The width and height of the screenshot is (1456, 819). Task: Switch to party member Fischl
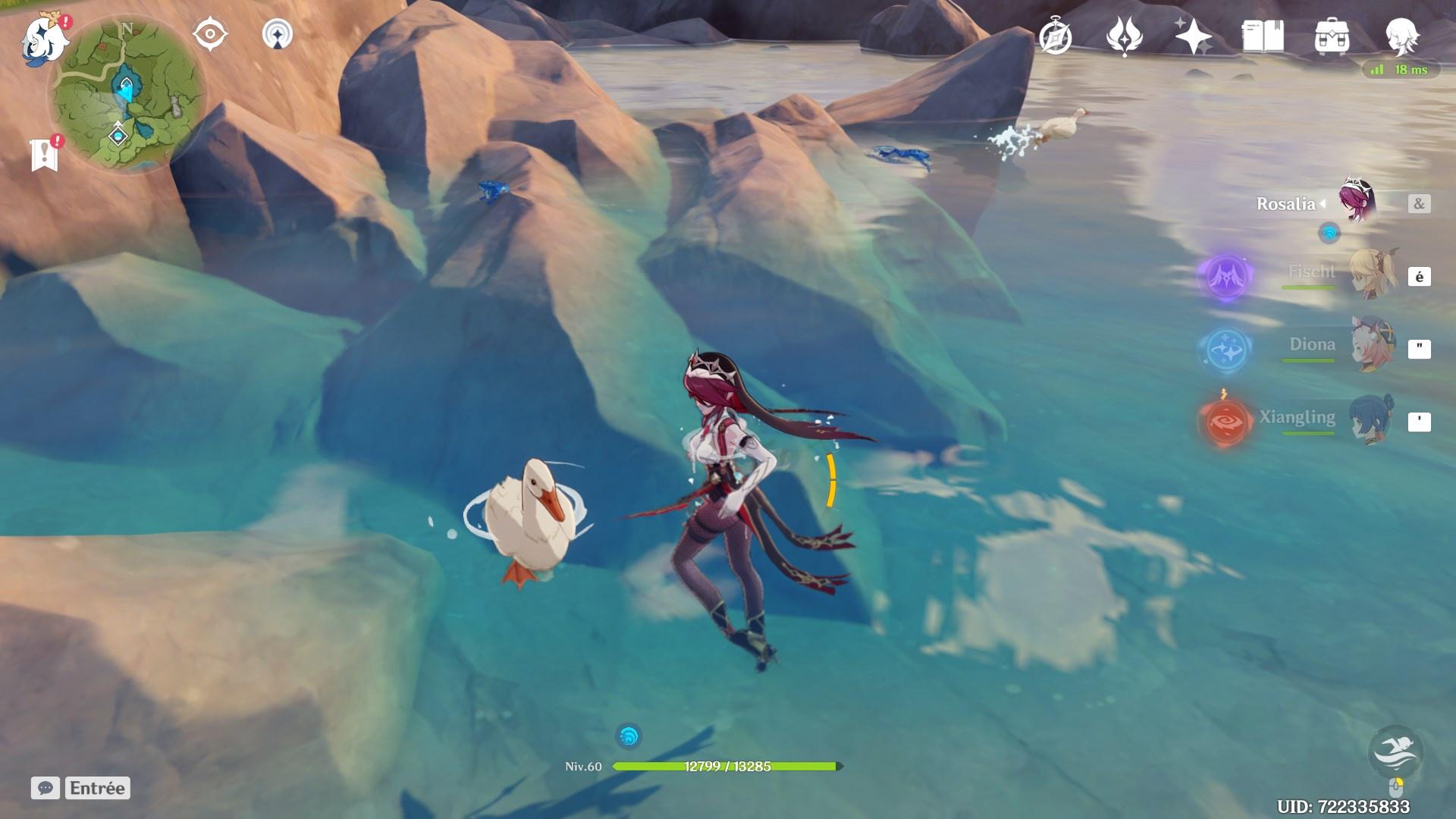pos(1373,275)
